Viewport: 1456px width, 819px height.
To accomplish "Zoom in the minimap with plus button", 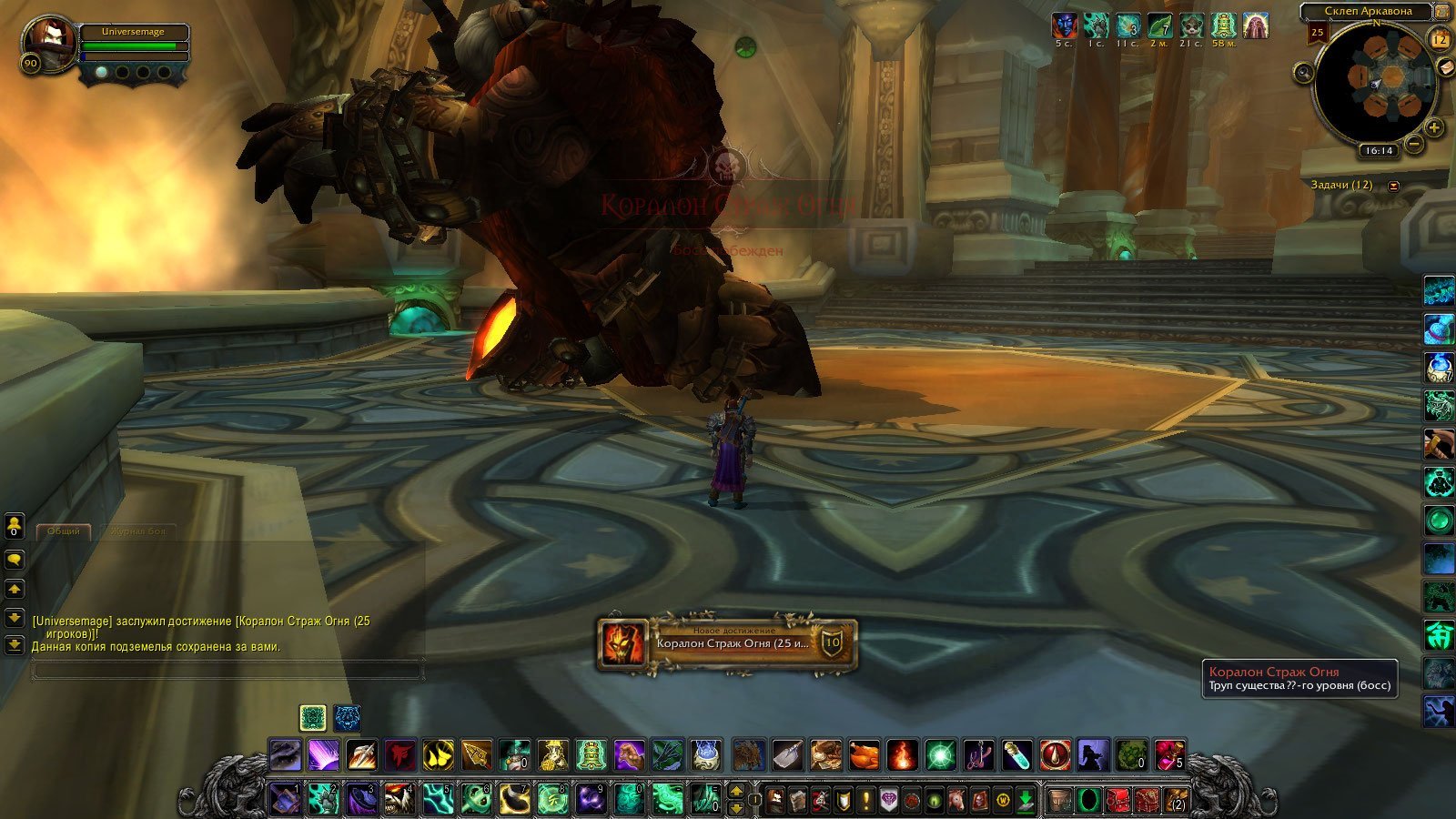I will 1434,127.
